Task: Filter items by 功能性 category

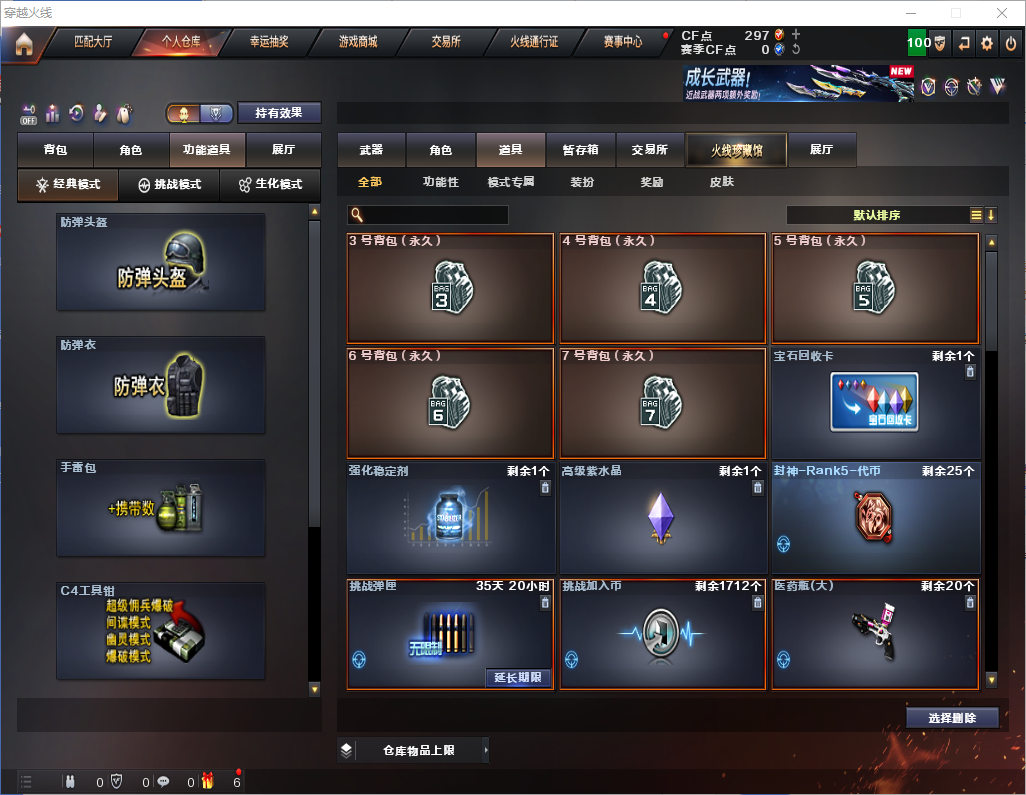Action: pos(440,183)
